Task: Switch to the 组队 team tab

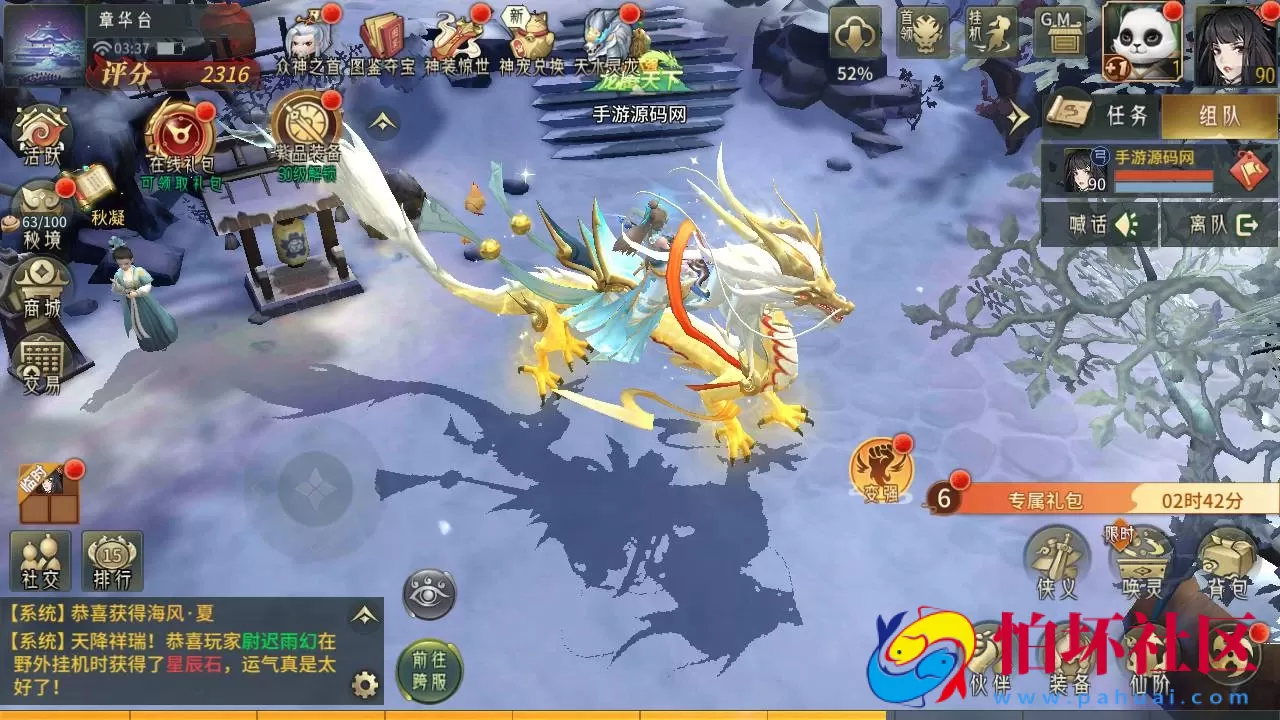Action: click(1219, 114)
